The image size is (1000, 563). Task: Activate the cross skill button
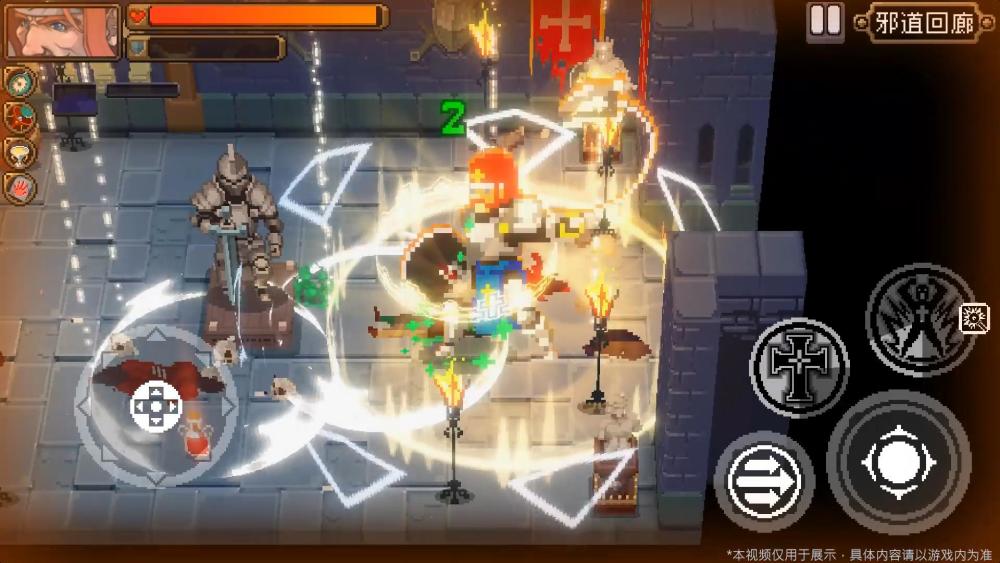(x=798, y=367)
